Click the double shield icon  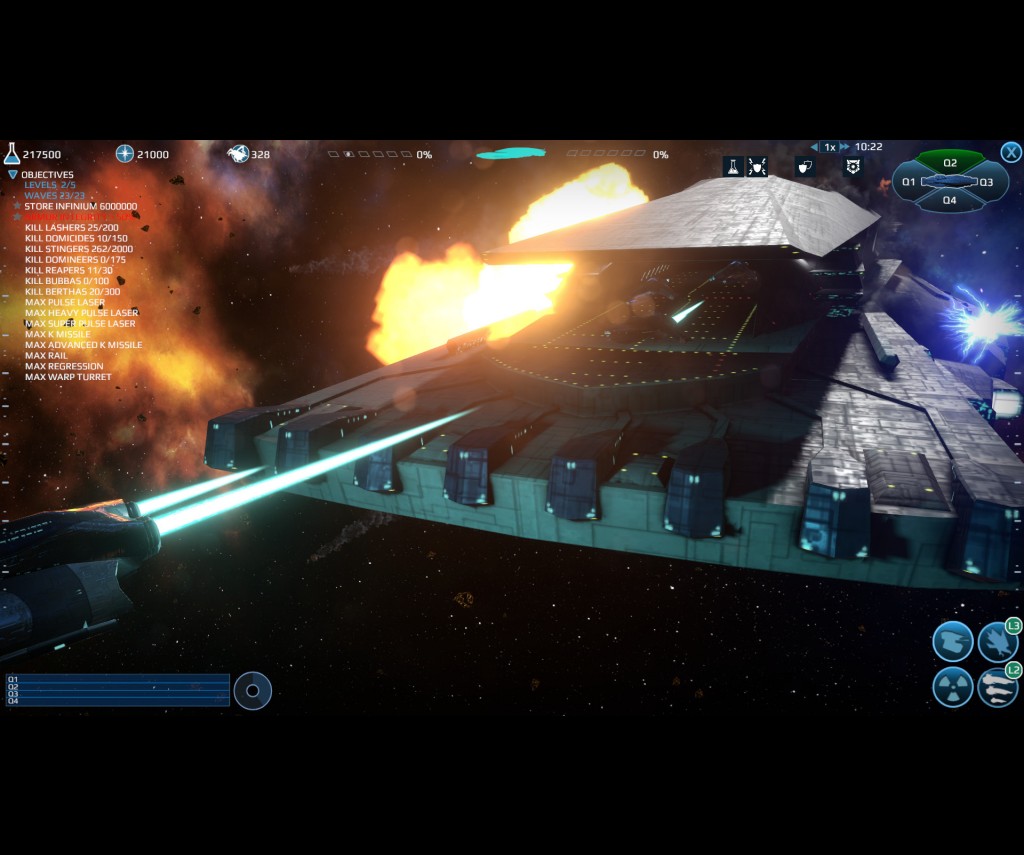pos(804,167)
